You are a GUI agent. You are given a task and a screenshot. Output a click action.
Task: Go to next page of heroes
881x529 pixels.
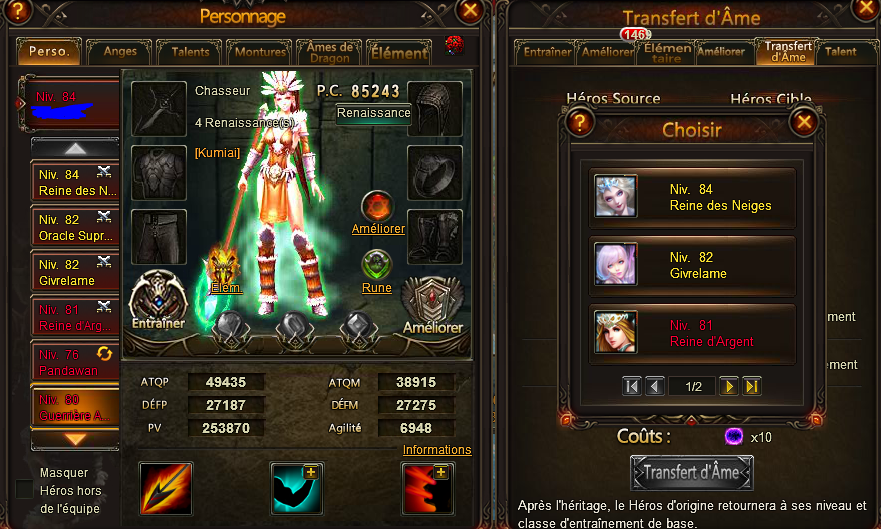pyautogui.click(x=730, y=386)
